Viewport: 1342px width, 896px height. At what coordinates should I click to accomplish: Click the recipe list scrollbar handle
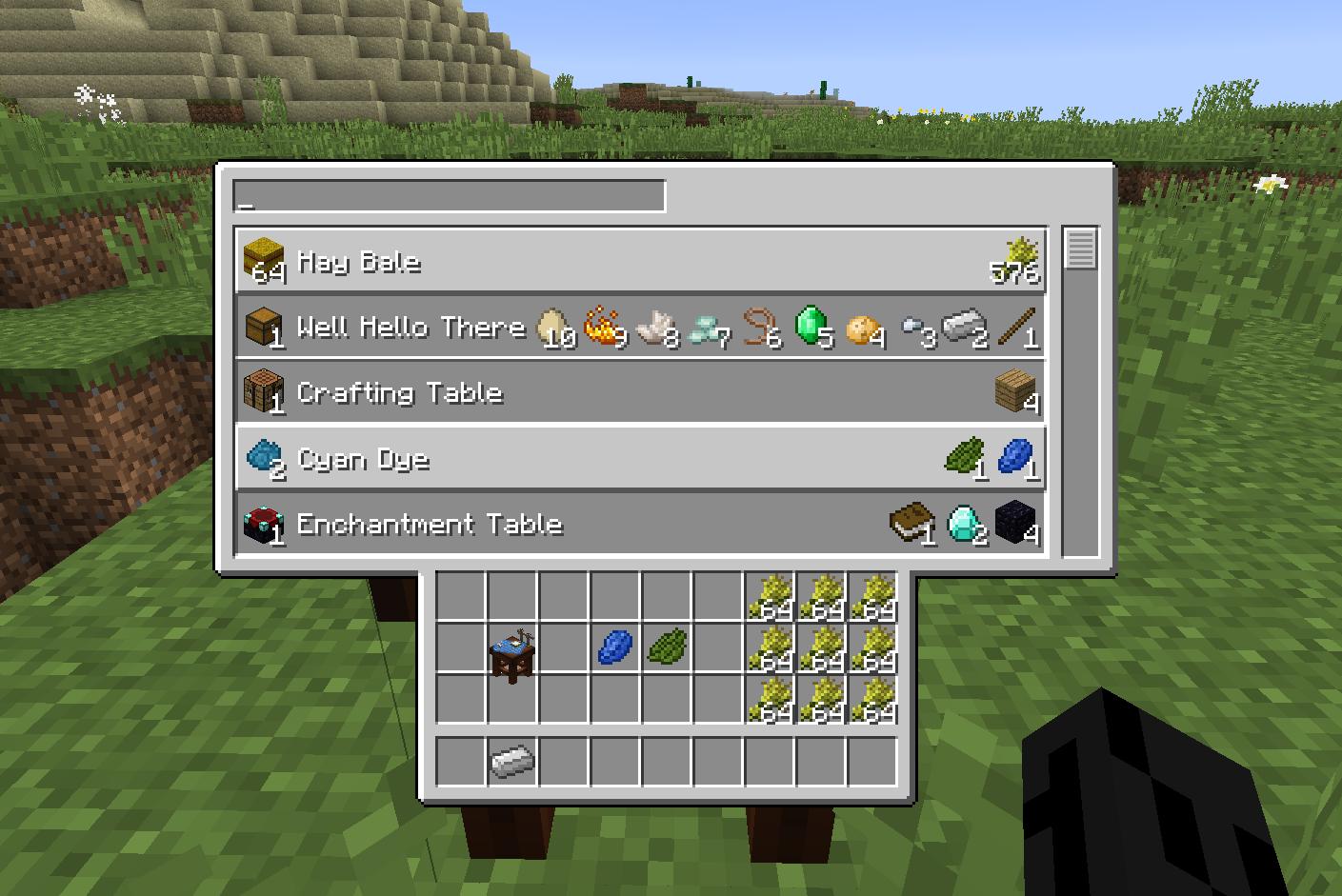(1080, 249)
